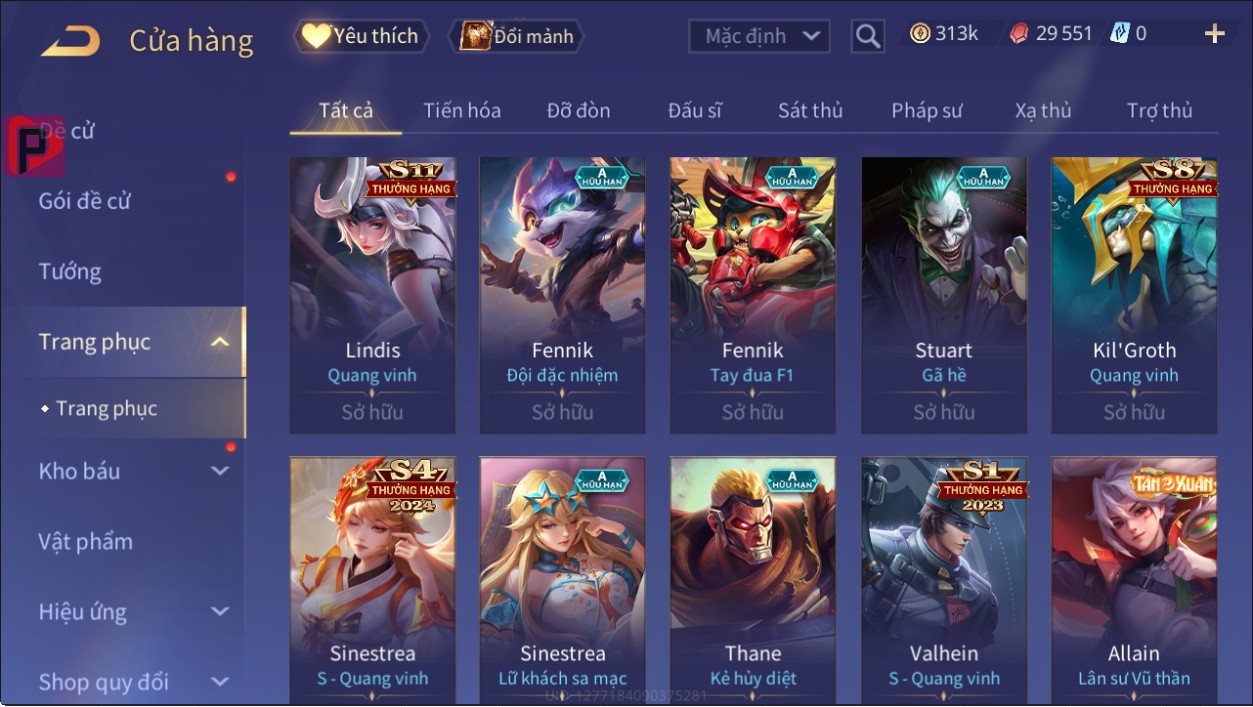Open the Vật phẩm items menu
This screenshot has width=1253, height=707.
coord(85,541)
